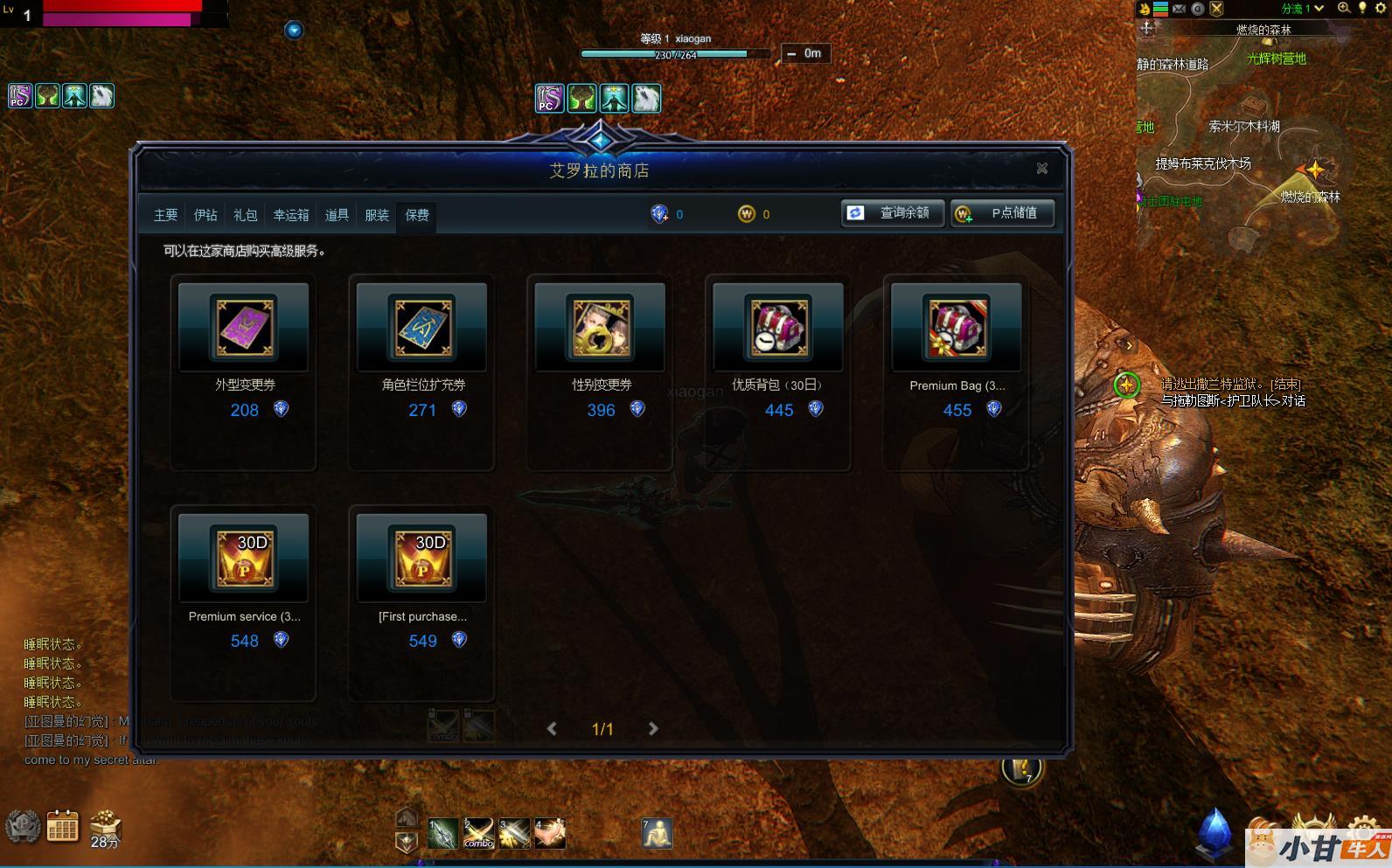Open the calendar icon in the bottom bar
The height and width of the screenshot is (868, 1392).
pyautogui.click(x=62, y=826)
